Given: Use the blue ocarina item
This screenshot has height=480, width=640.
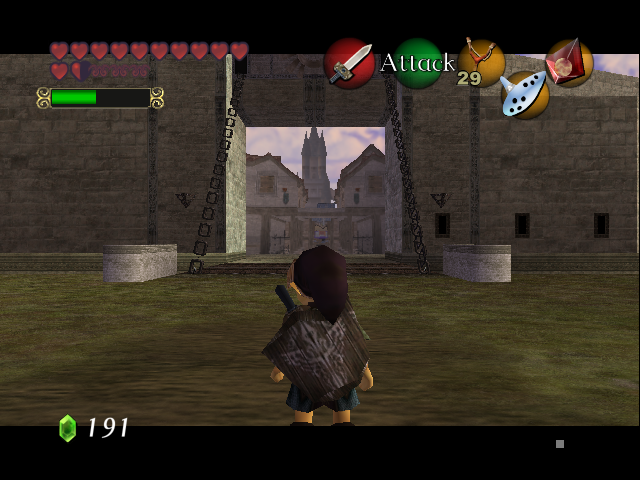Looking at the screenshot, I should pyautogui.click(x=525, y=94).
